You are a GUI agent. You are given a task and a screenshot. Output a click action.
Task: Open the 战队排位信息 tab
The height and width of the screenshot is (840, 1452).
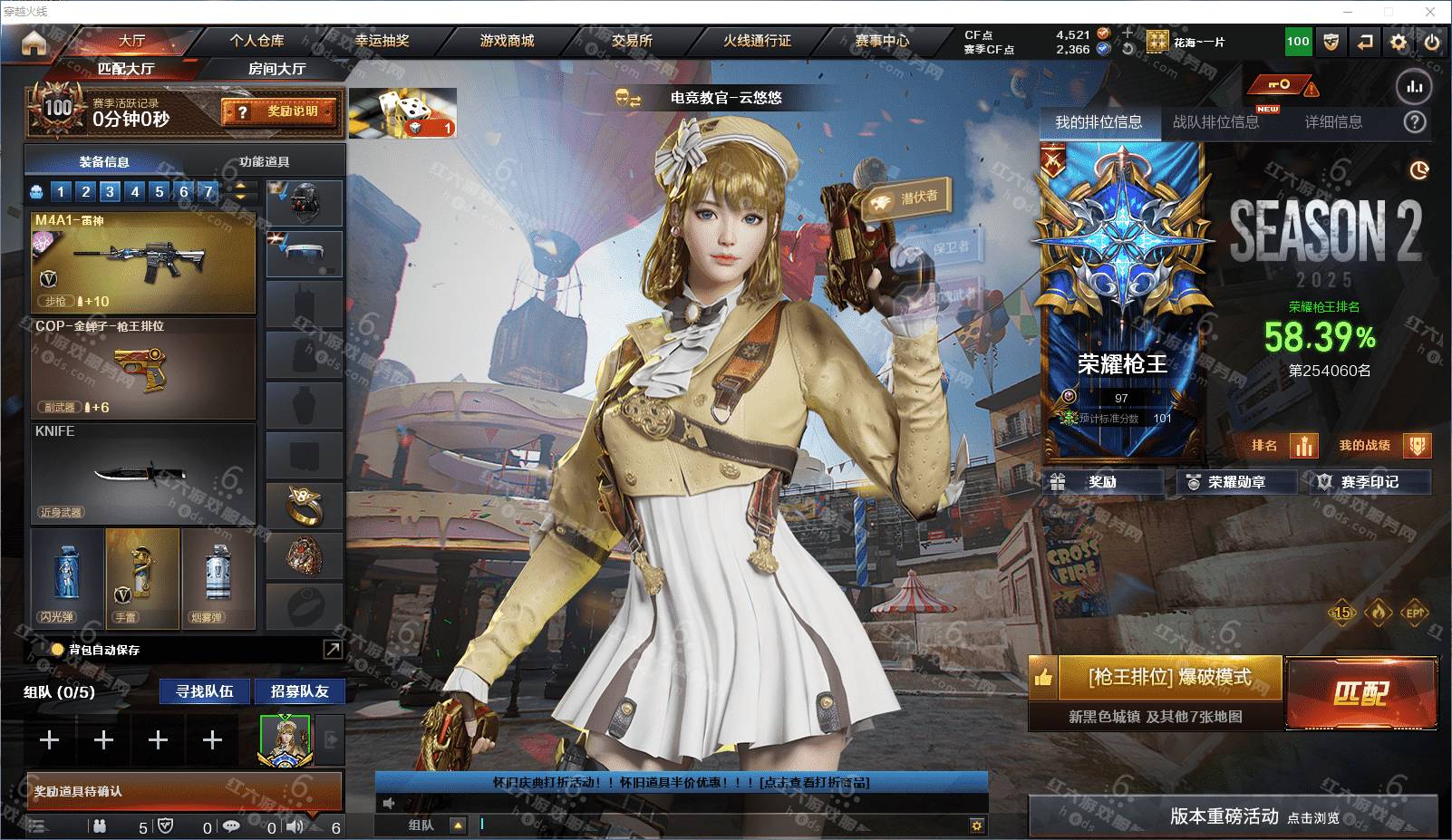pyautogui.click(x=1215, y=122)
